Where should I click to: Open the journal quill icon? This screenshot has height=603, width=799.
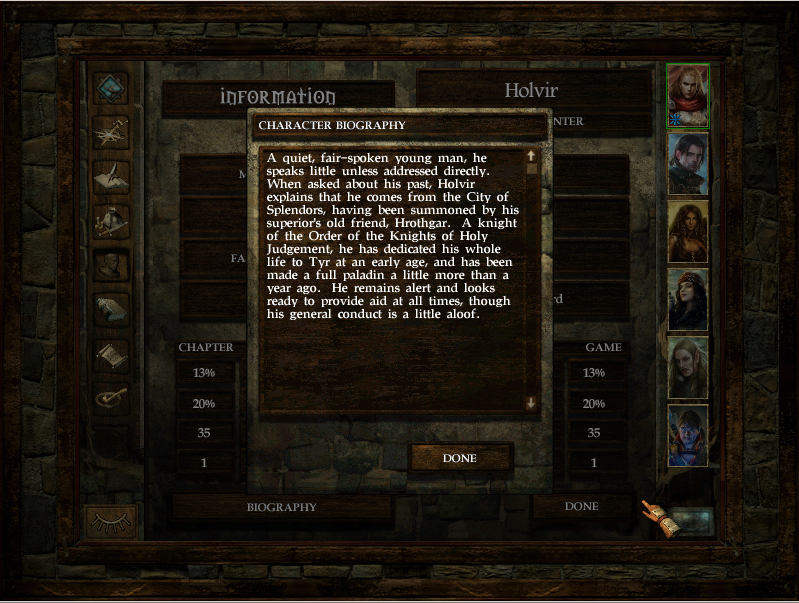click(111, 176)
